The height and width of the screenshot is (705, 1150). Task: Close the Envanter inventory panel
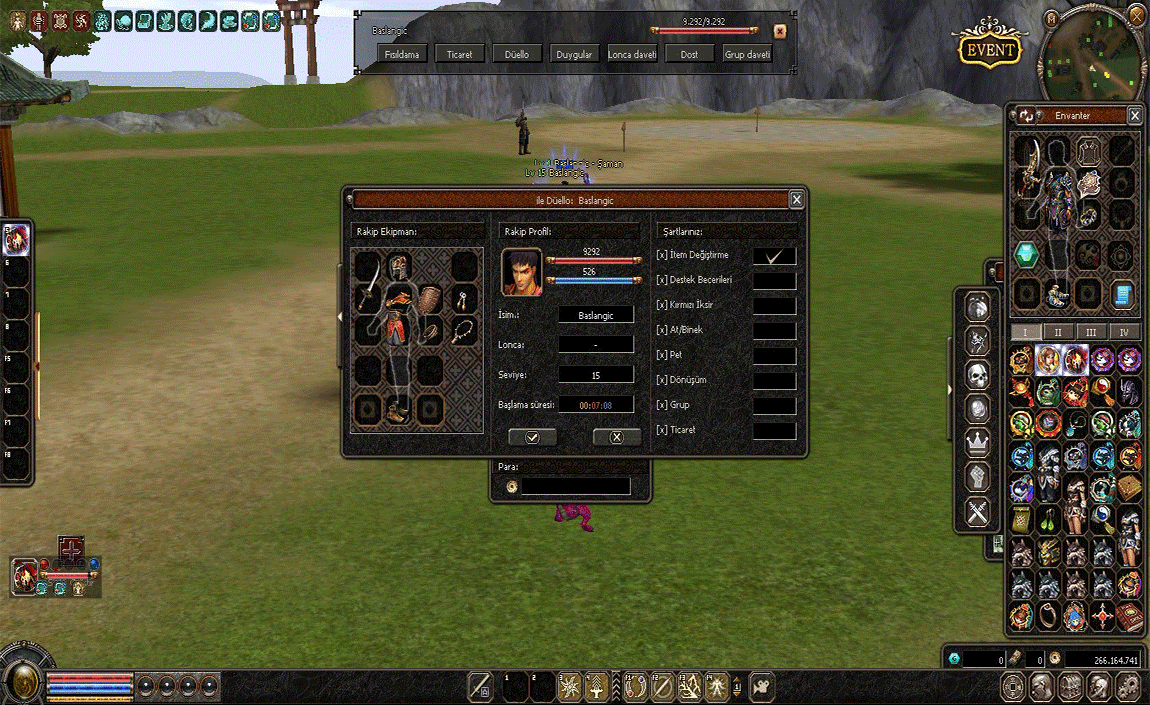(x=1135, y=116)
